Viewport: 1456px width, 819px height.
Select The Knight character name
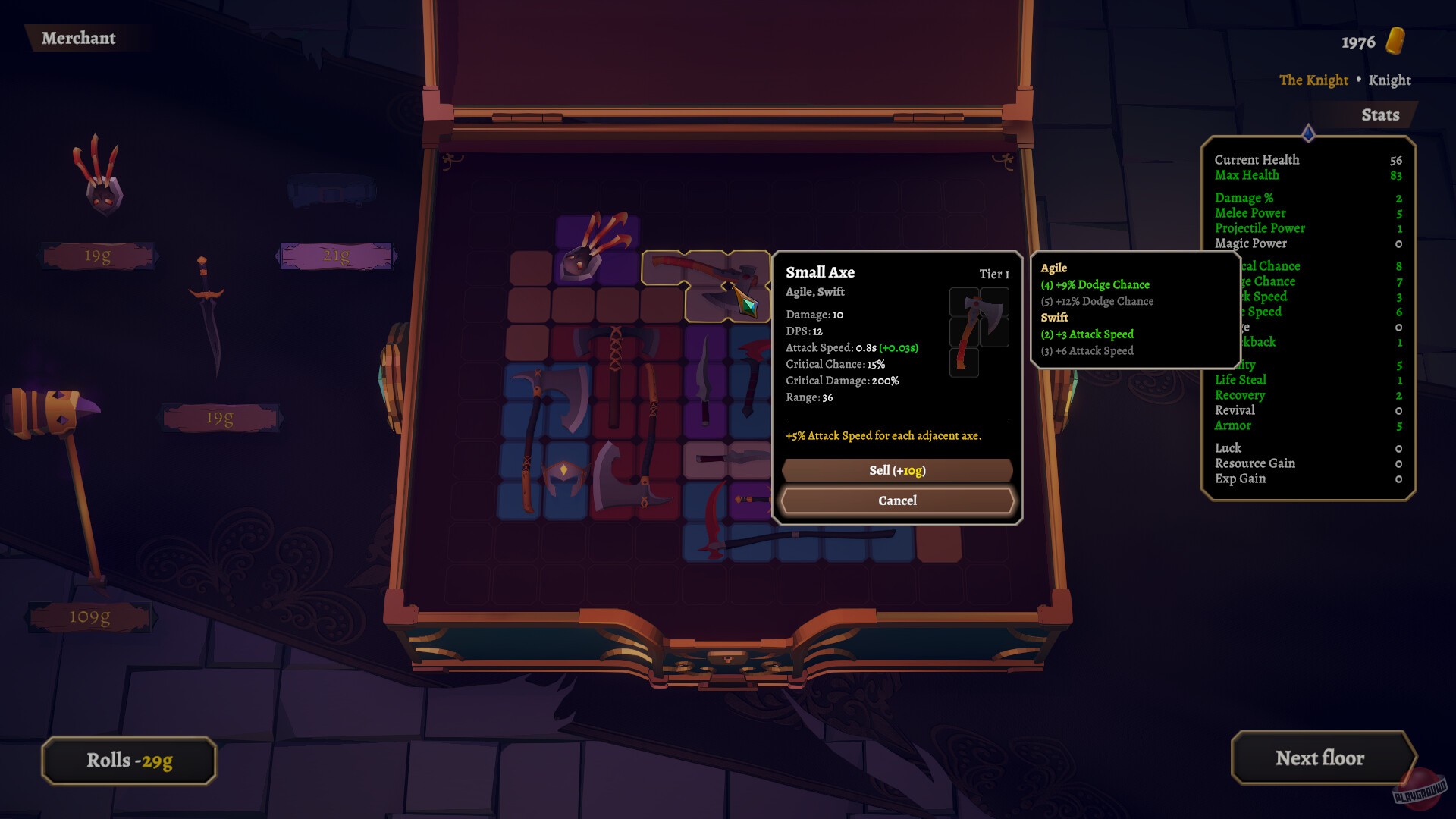pos(1313,80)
